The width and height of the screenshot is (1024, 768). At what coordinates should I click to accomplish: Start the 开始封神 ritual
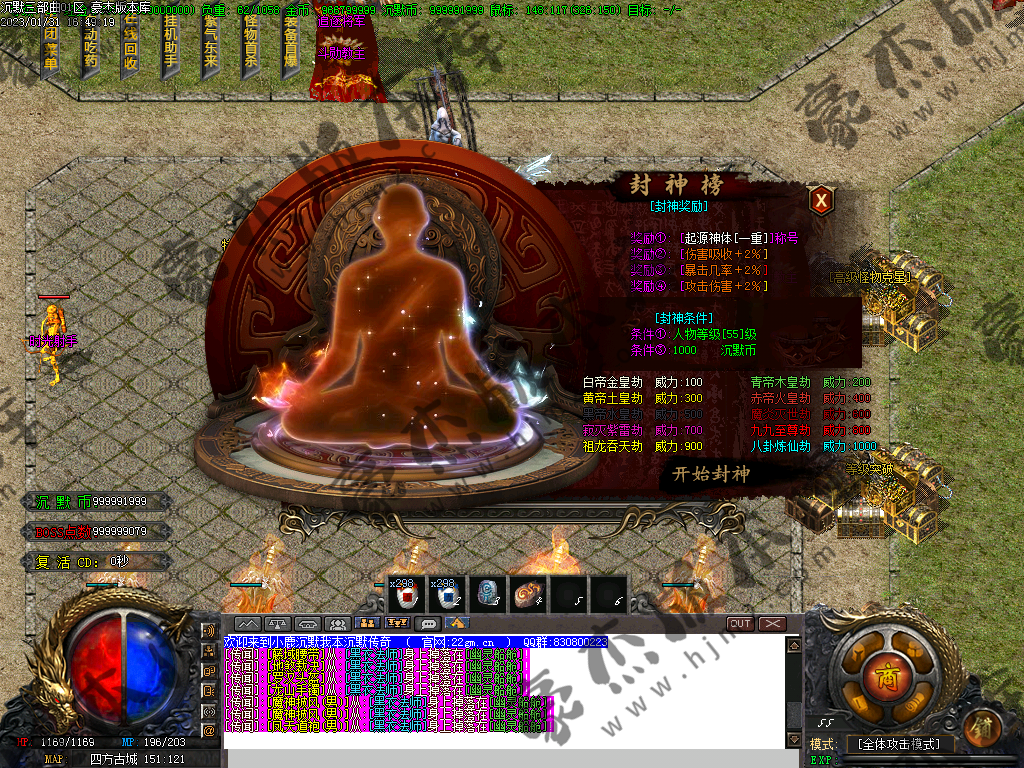[x=710, y=473]
